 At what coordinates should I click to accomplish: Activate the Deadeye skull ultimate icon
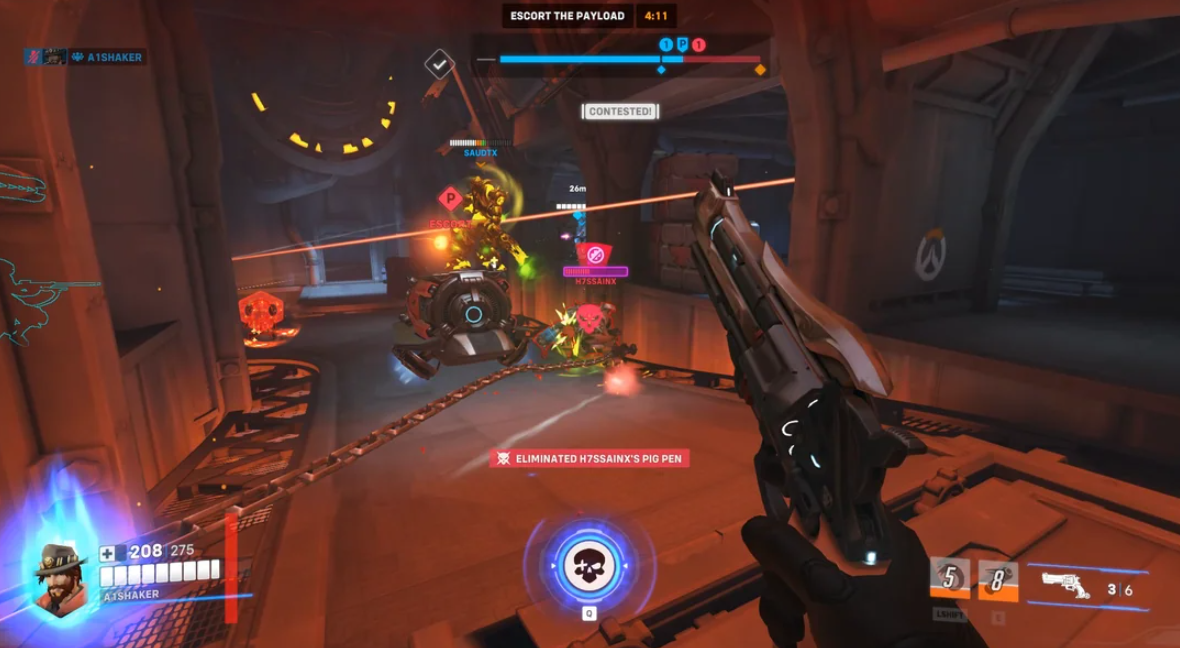(588, 565)
